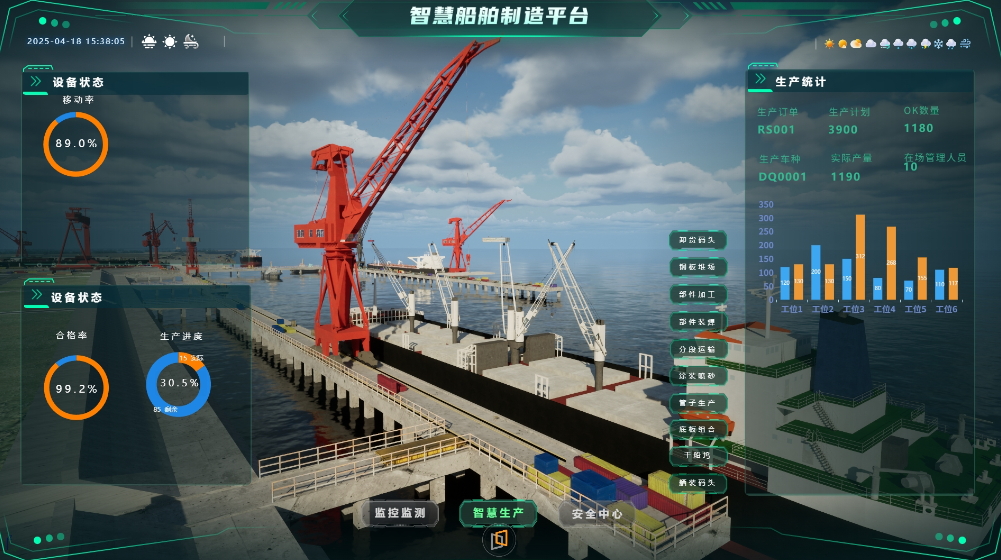Switch to the white midday sun icon
The image size is (1001, 560).
170,42
